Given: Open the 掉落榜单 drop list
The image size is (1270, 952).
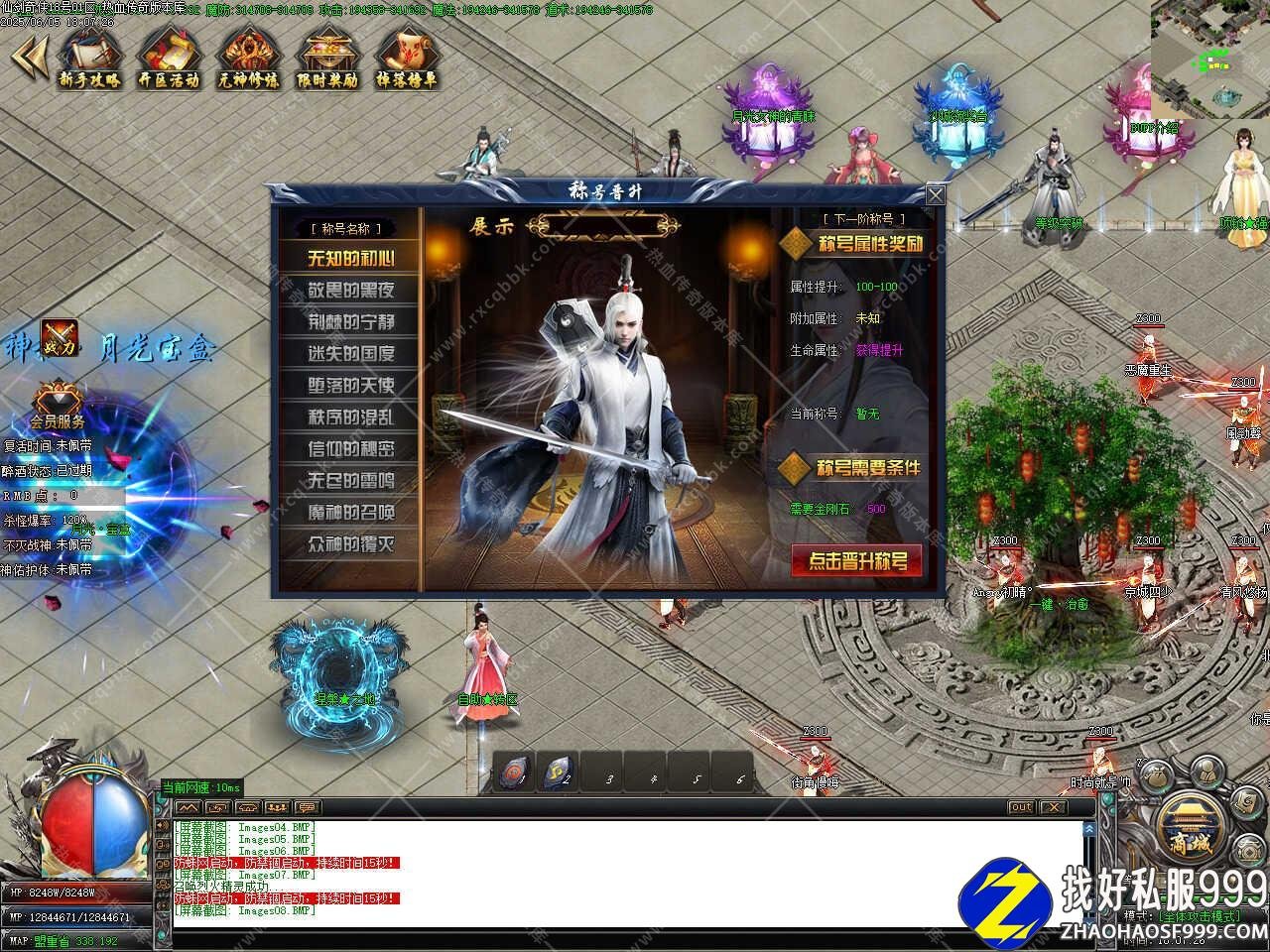Looking at the screenshot, I should click(407, 59).
